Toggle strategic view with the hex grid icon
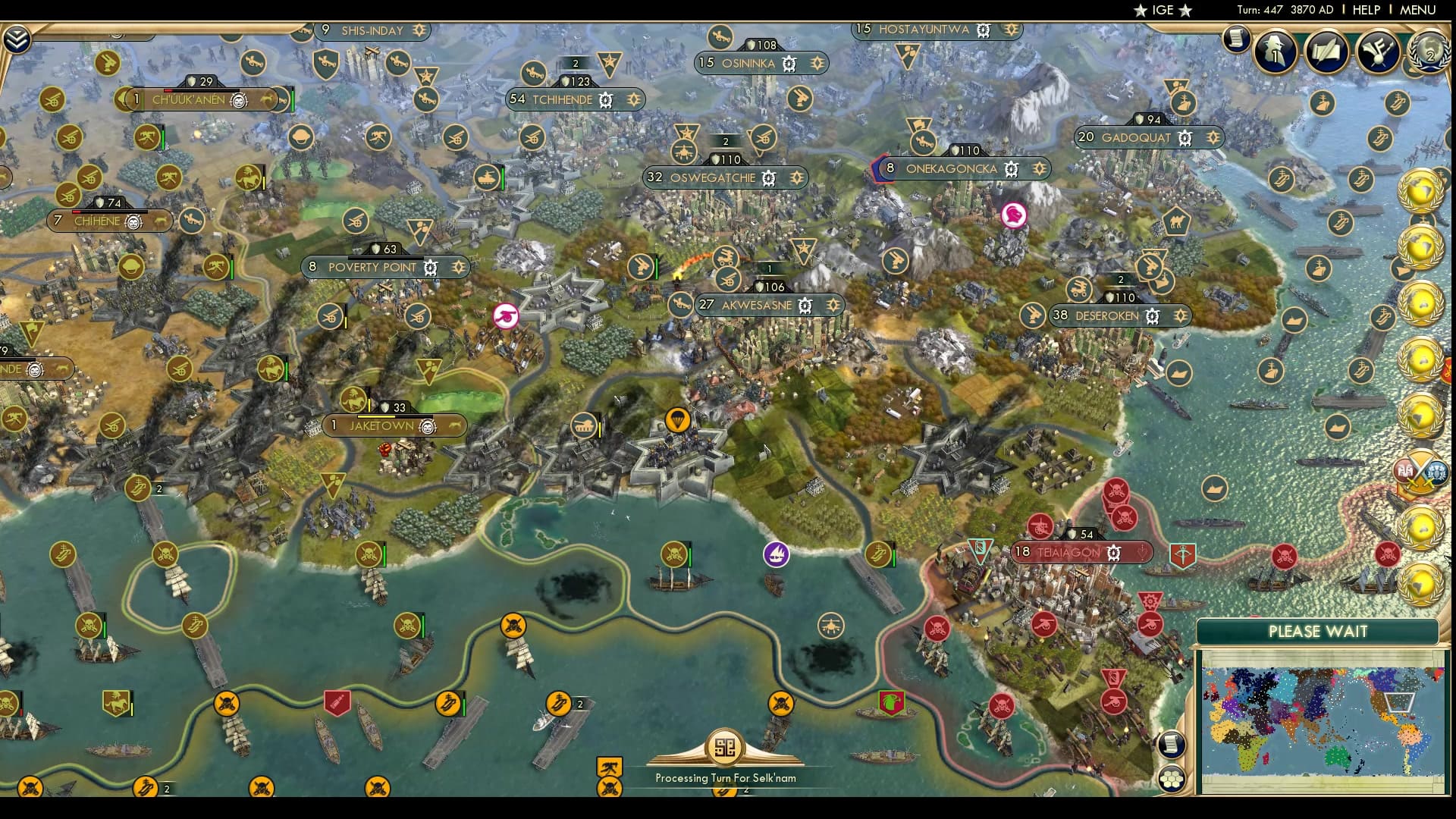The height and width of the screenshot is (819, 1456). tap(1171, 780)
